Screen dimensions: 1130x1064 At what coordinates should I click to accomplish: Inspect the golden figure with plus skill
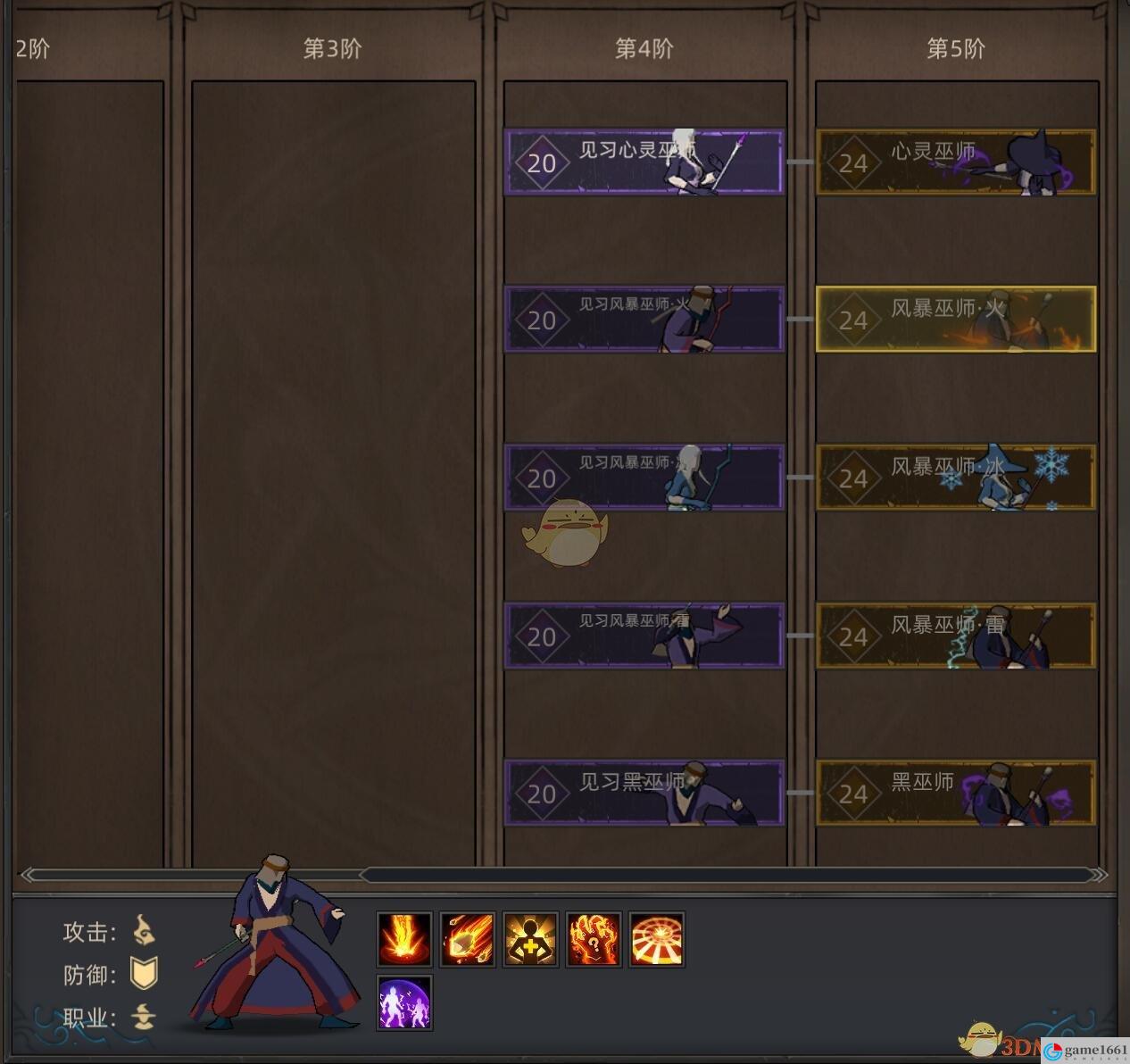(x=530, y=939)
